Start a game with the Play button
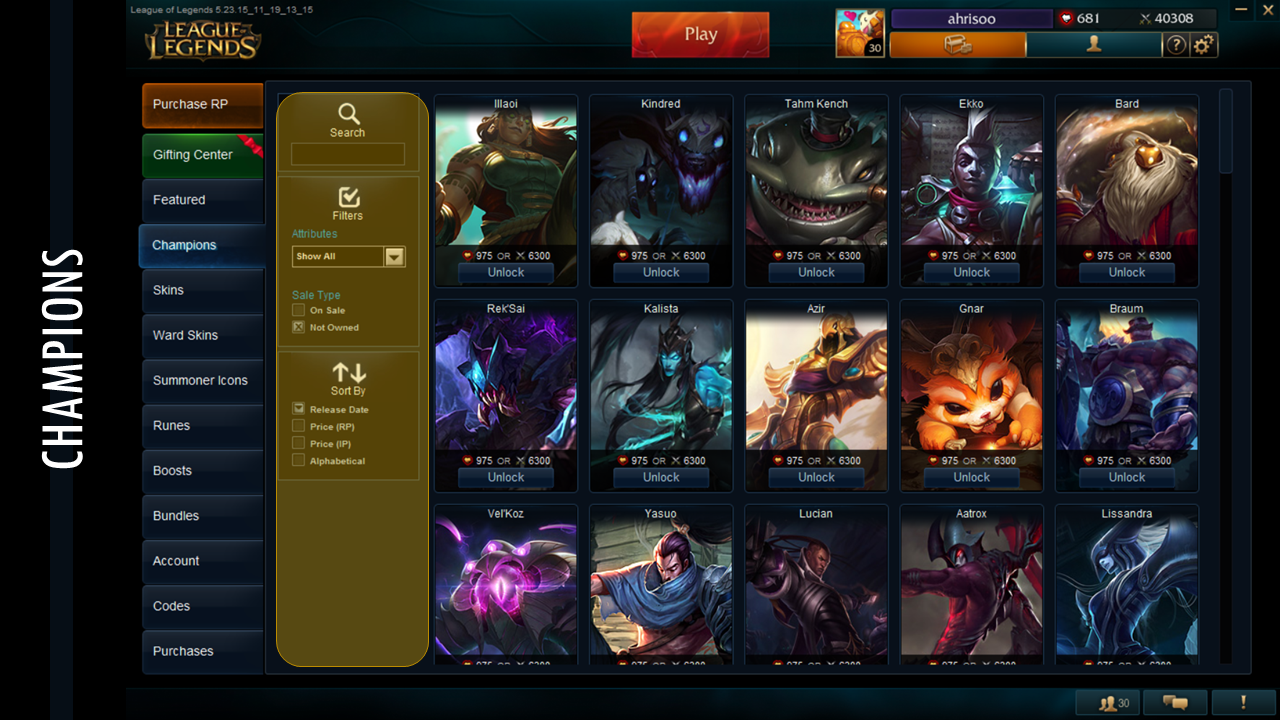Image resolution: width=1280 pixels, height=720 pixels. pos(700,34)
